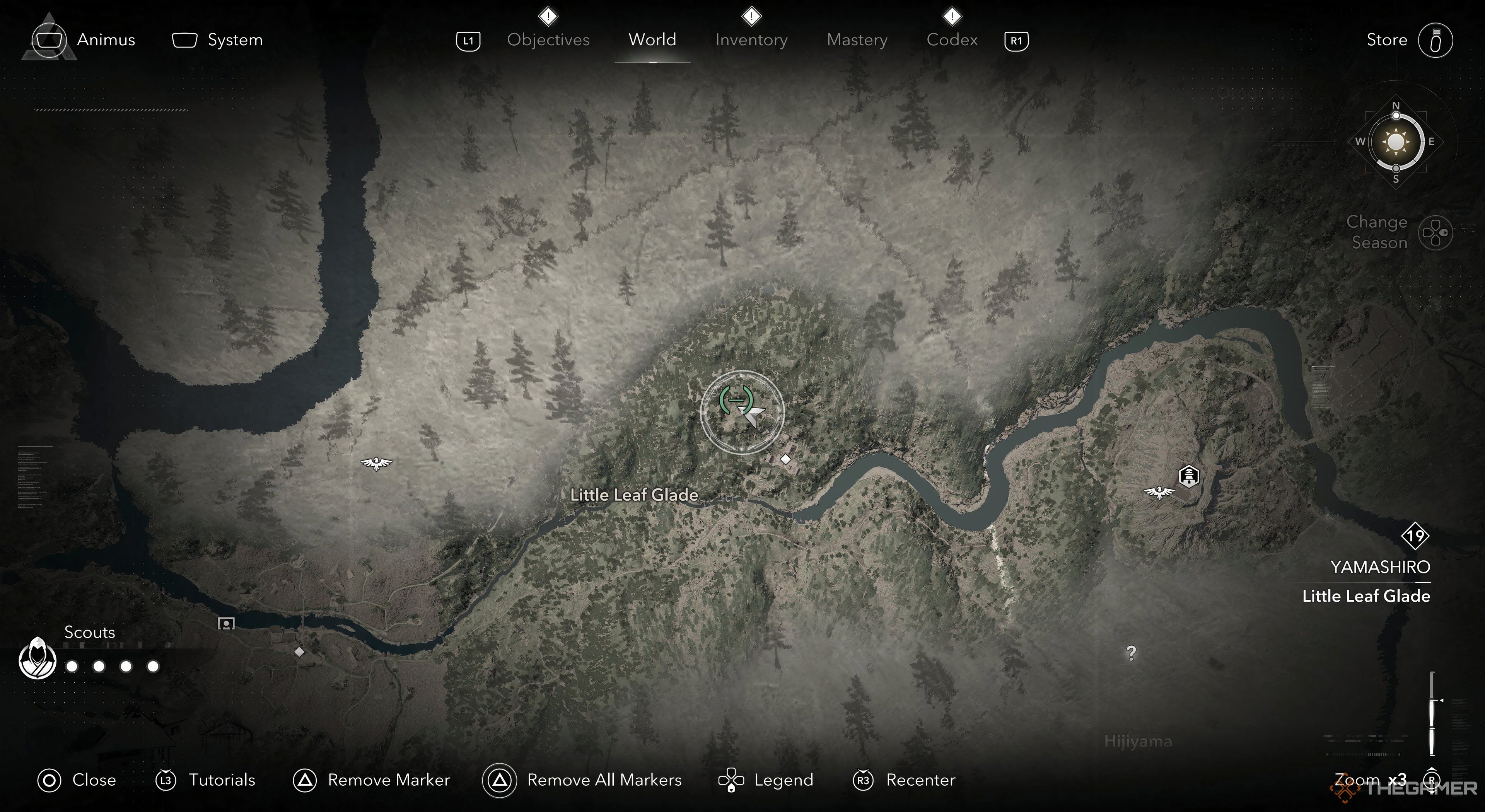Choose Remove All Markers
The image size is (1485, 812).
(x=604, y=780)
